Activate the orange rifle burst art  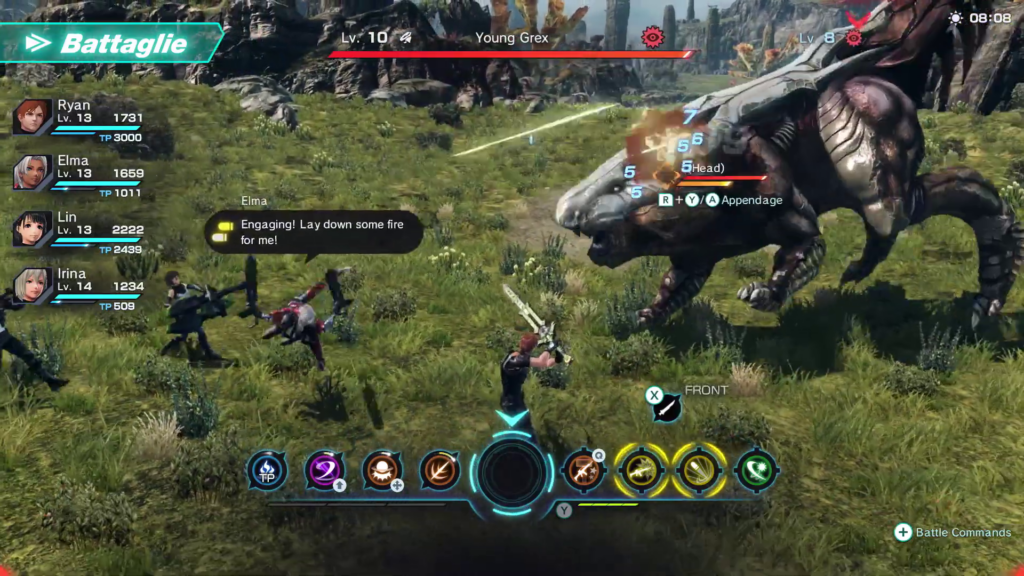[584, 470]
